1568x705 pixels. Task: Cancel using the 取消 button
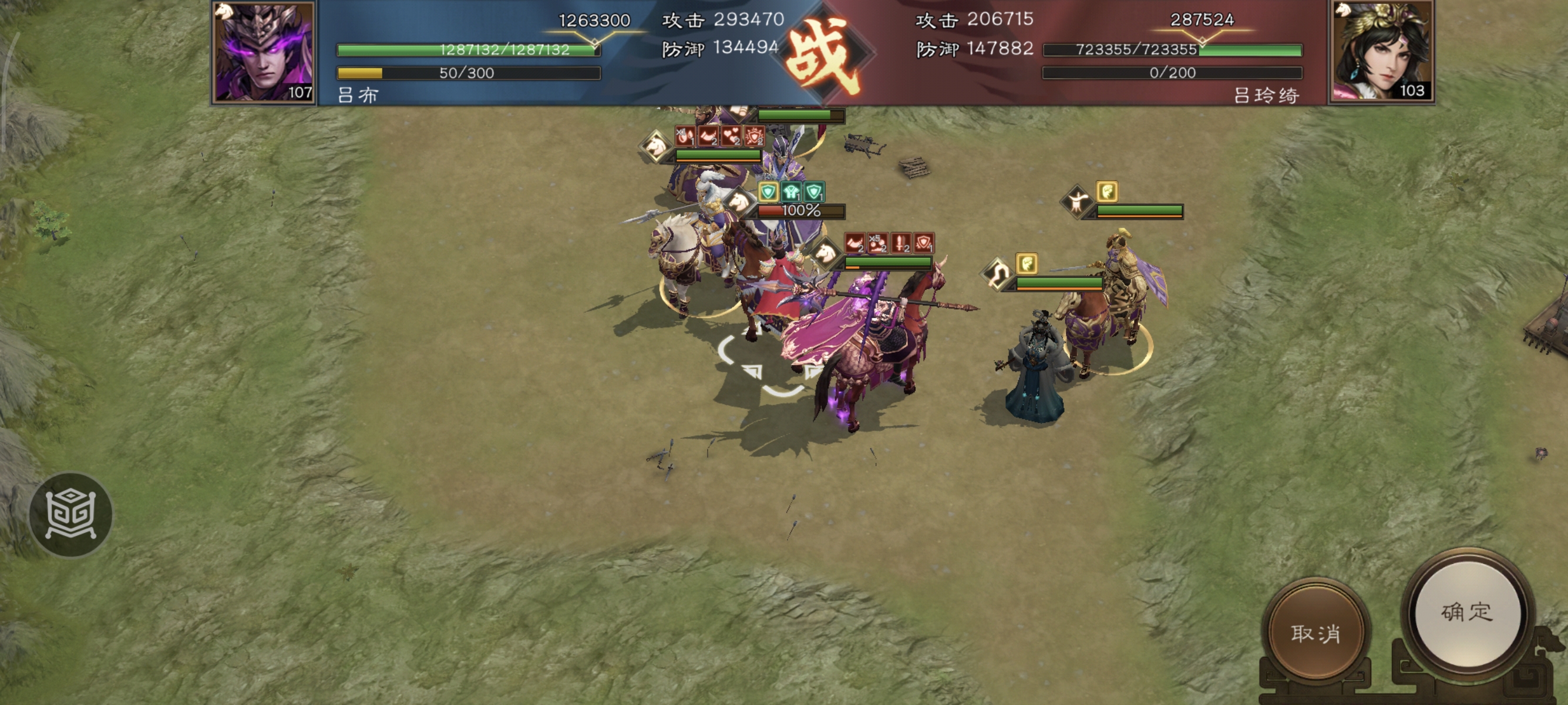[x=1315, y=633]
